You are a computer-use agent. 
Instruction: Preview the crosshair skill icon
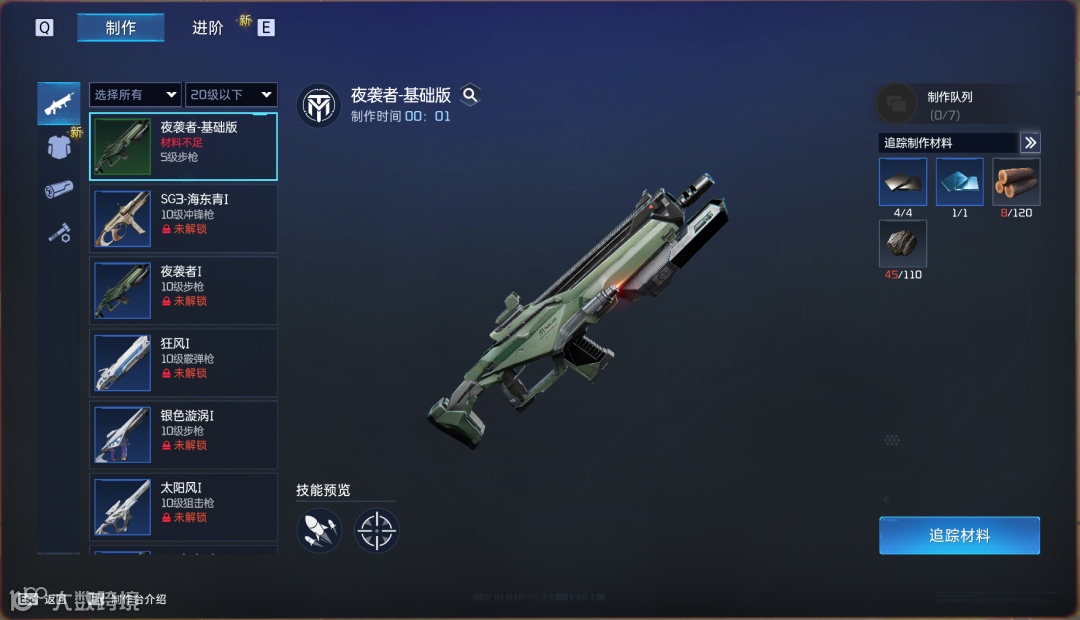[x=377, y=530]
